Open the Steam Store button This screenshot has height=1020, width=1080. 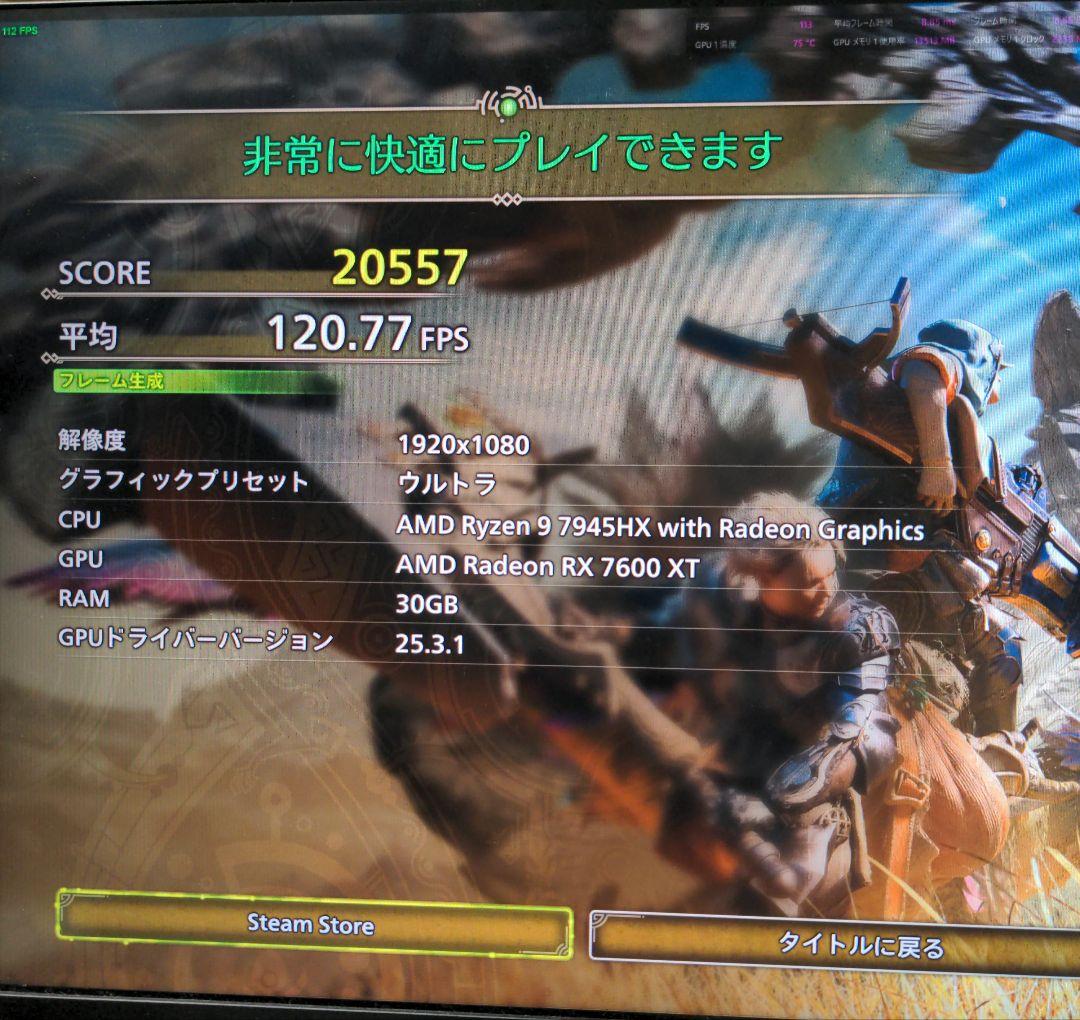312,925
